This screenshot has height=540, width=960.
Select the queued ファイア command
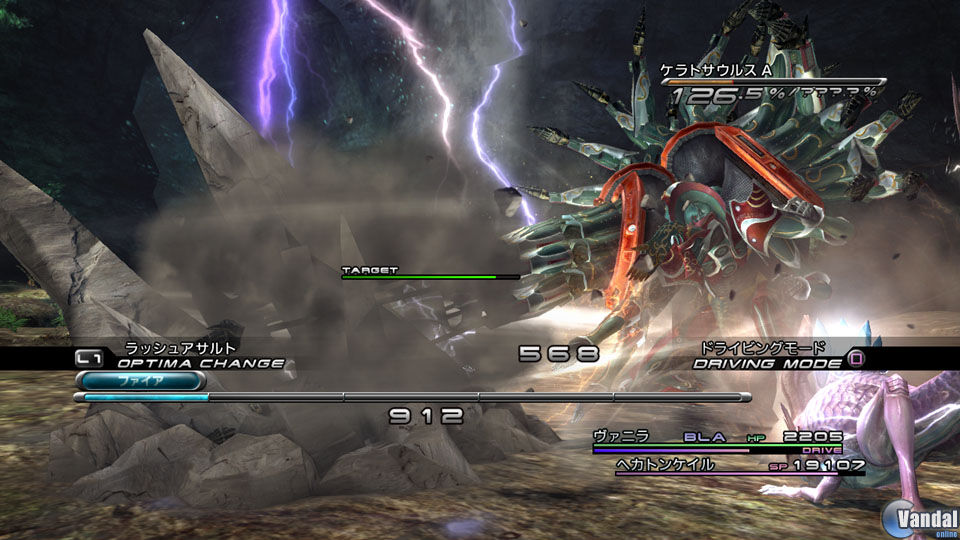[x=128, y=381]
